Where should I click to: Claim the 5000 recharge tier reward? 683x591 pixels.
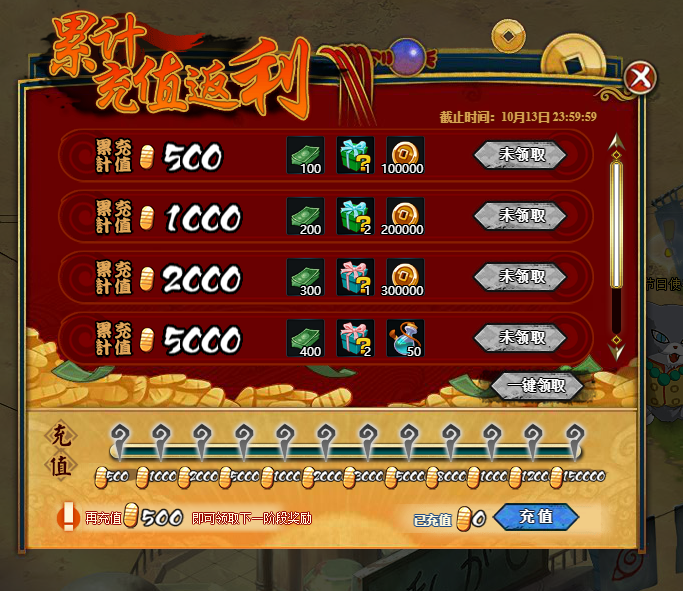(520, 337)
